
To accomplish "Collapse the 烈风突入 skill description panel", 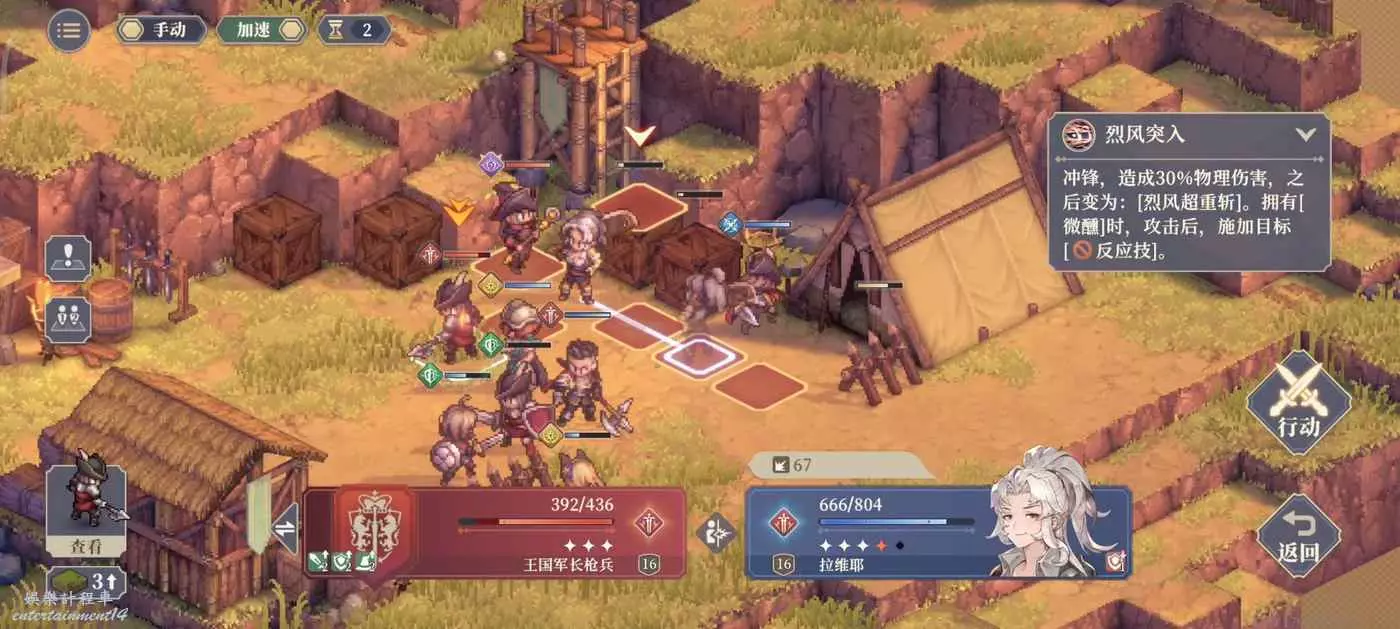I will 1304,134.
